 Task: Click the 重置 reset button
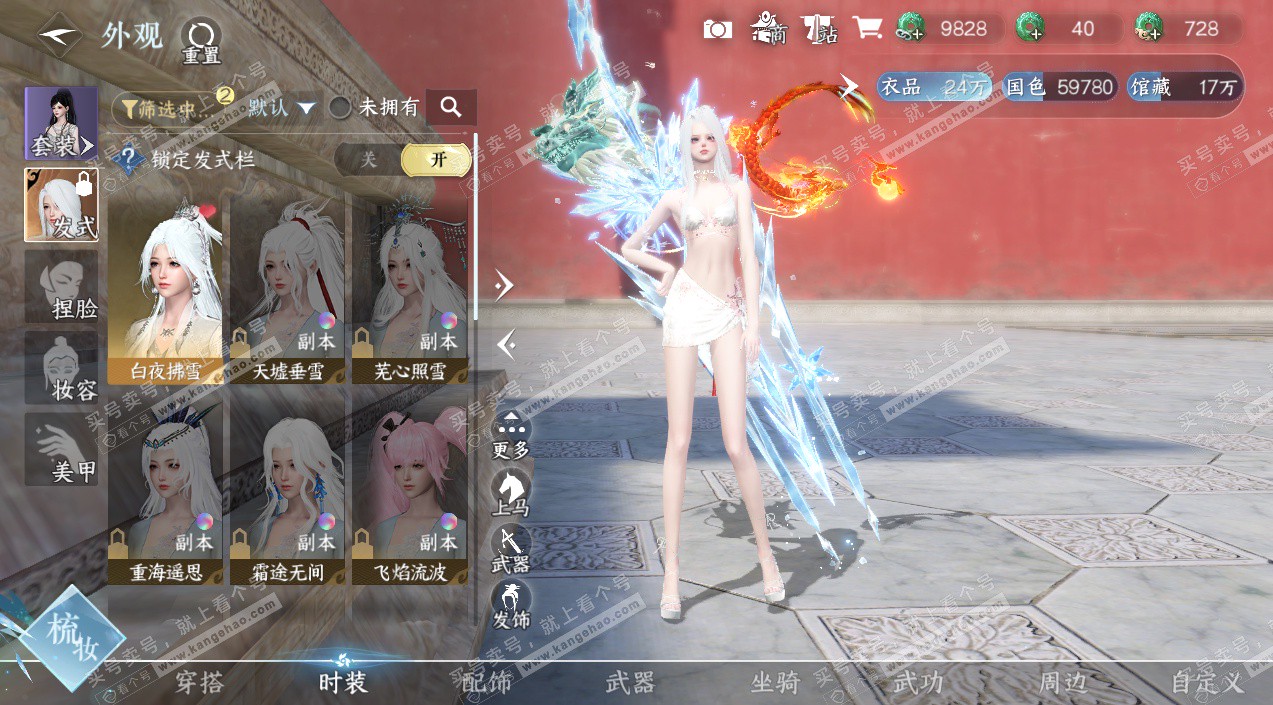pos(201,41)
